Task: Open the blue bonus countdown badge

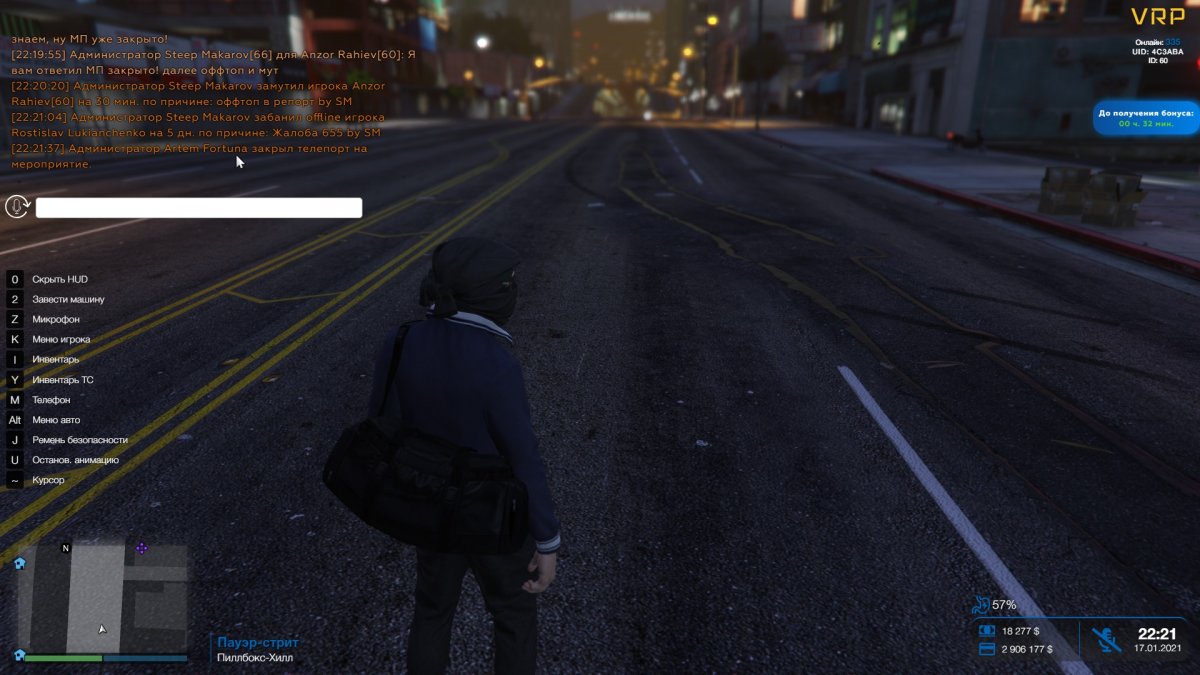Action: (x=1145, y=118)
